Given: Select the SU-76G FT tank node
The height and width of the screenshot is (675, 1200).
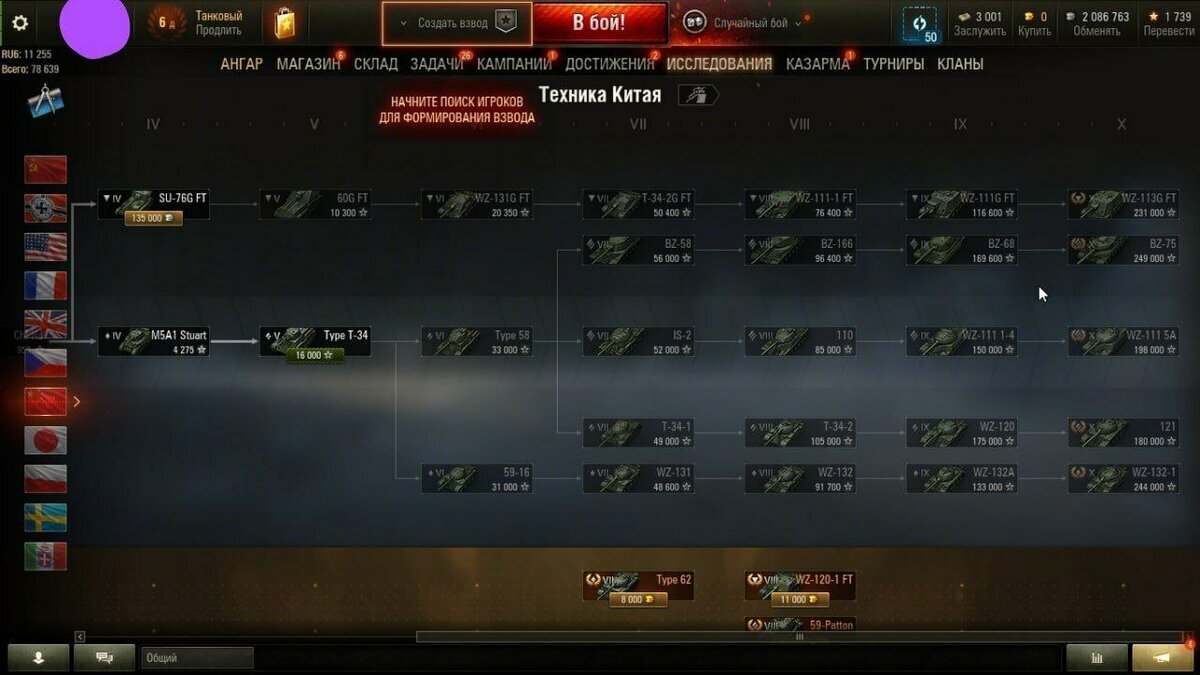Looking at the screenshot, I should (x=154, y=205).
